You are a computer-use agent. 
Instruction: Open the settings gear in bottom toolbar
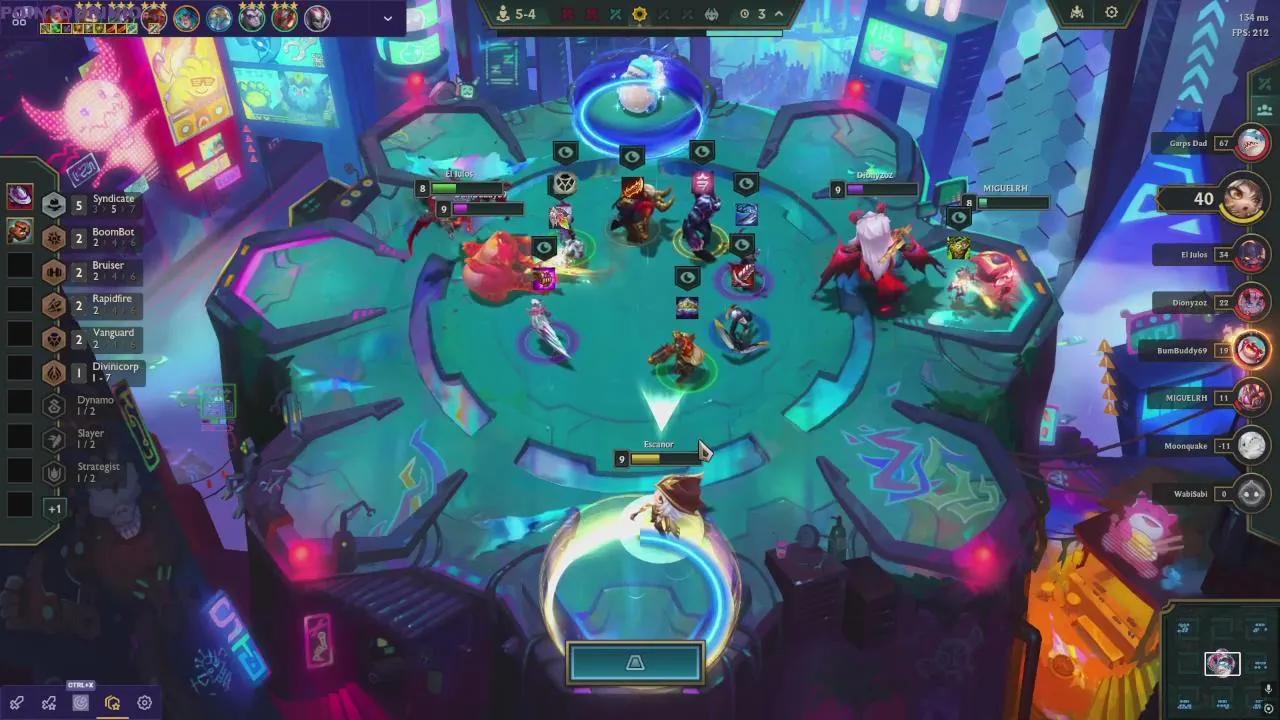(143, 703)
